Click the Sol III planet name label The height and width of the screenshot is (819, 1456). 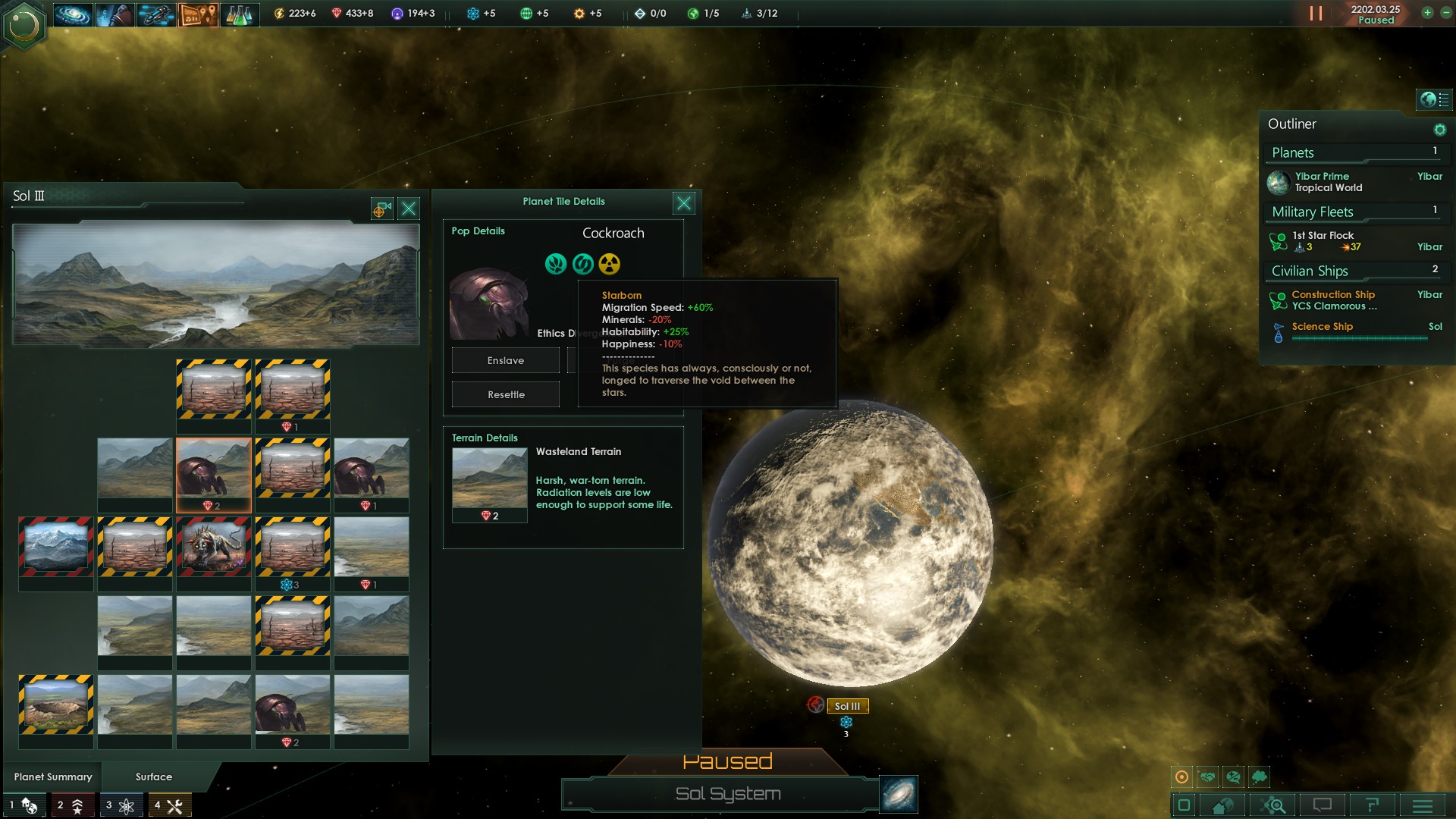coord(847,706)
